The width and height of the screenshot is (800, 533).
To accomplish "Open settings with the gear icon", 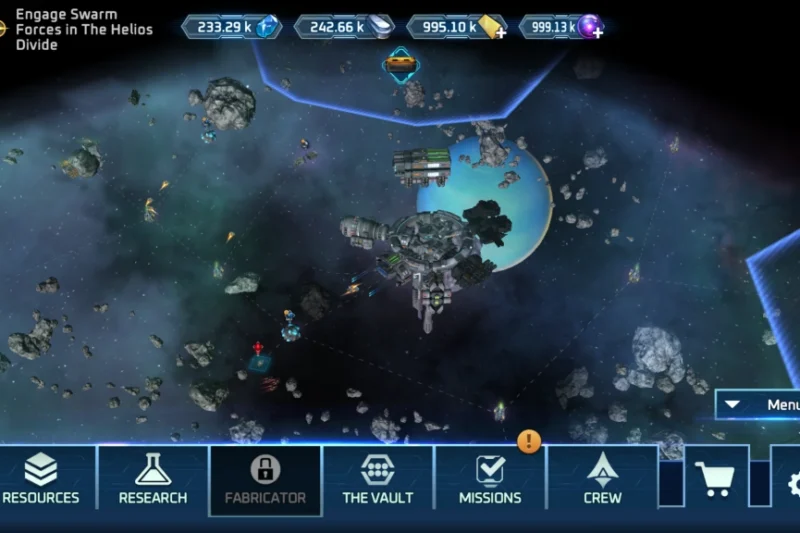I will 792,484.
